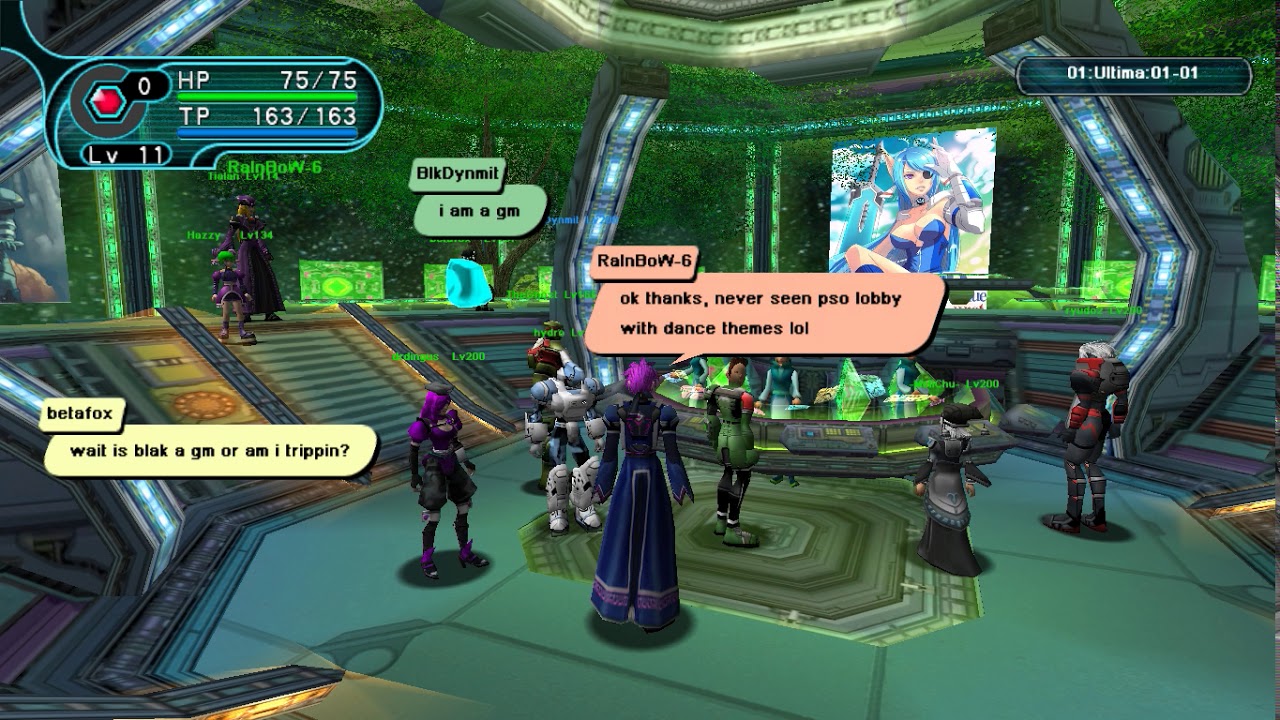Select RaInBoW-6's dance themes chat bubble
Screen dimensions: 1280x720
coord(761,313)
